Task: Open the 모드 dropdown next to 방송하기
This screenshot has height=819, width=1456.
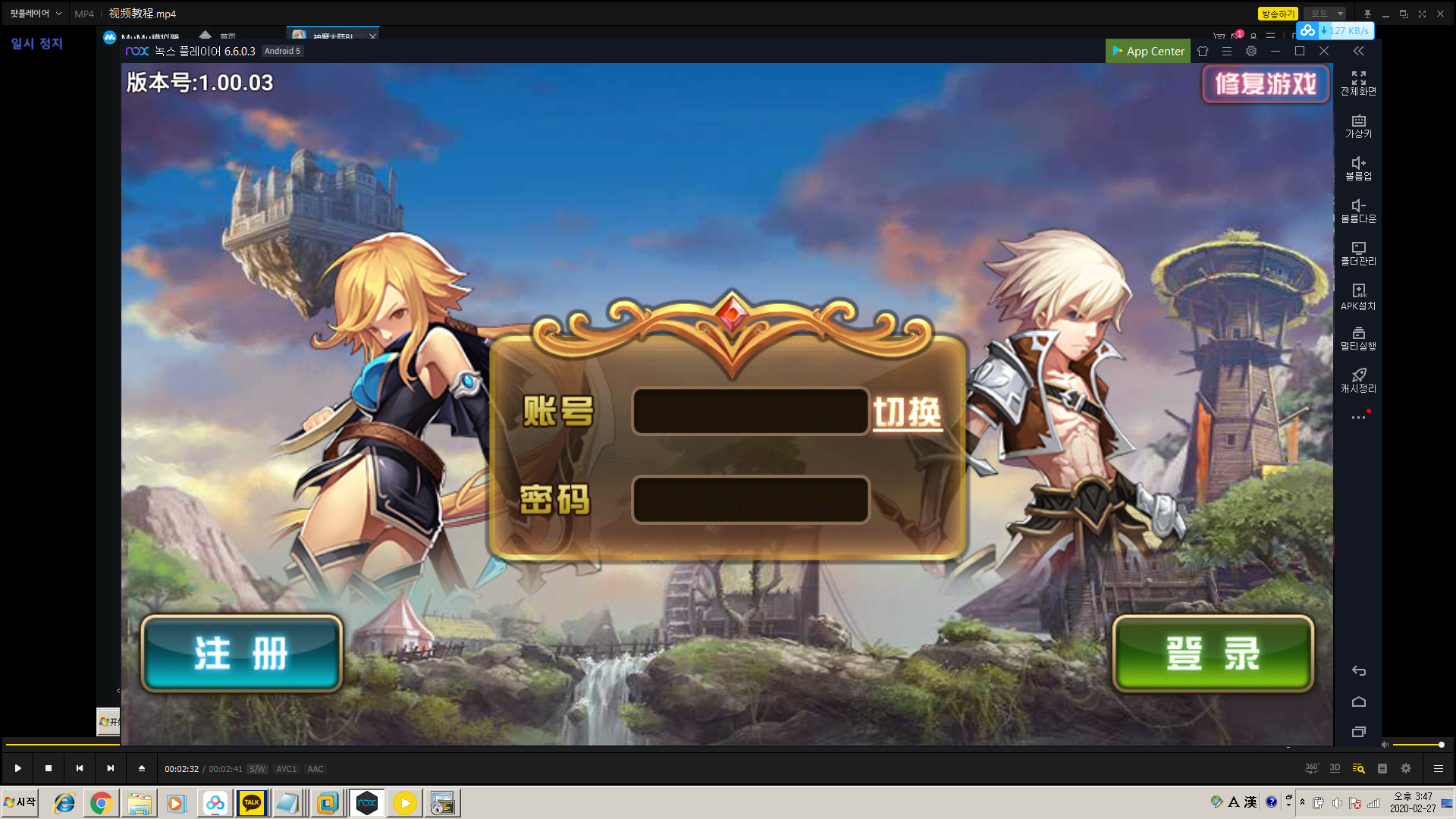Action: [x=1324, y=13]
